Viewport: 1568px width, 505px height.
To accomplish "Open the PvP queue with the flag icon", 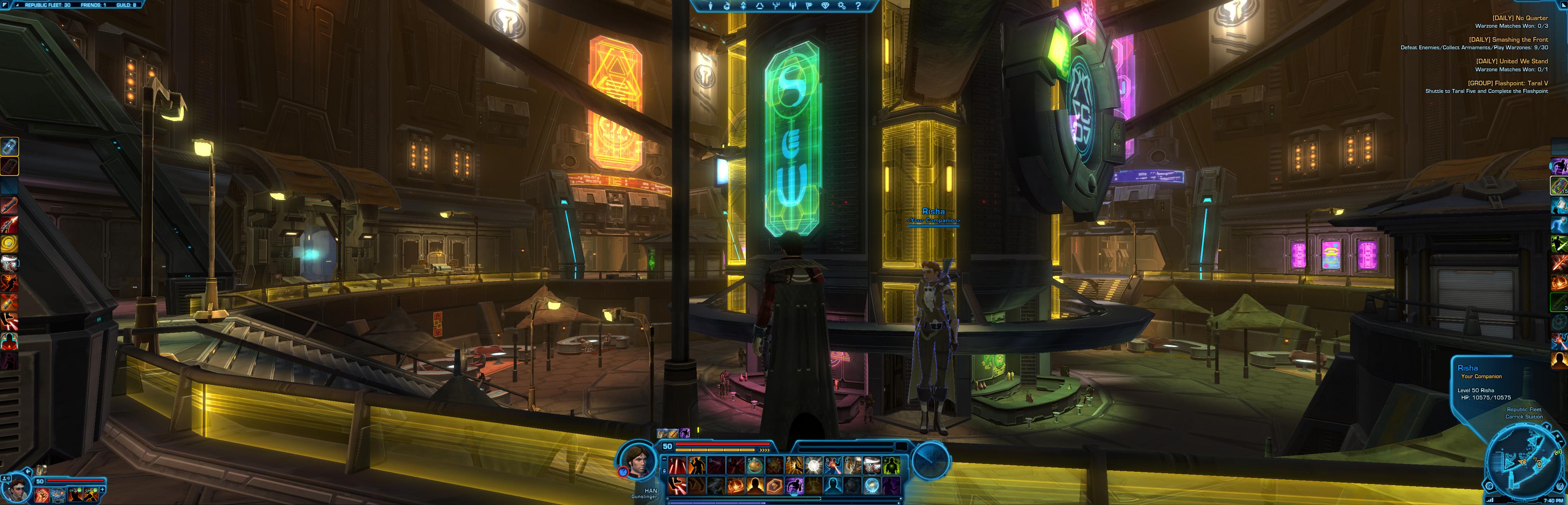I will [x=810, y=5].
